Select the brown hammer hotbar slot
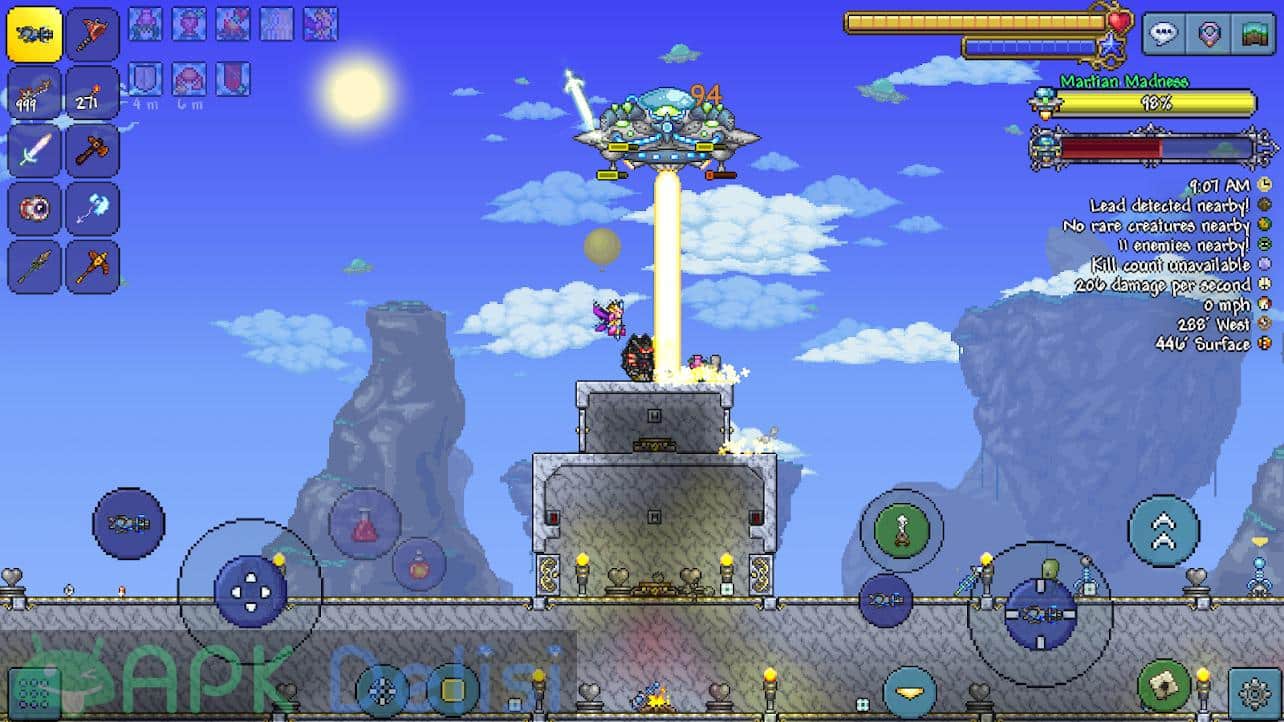 pyautogui.click(x=93, y=151)
